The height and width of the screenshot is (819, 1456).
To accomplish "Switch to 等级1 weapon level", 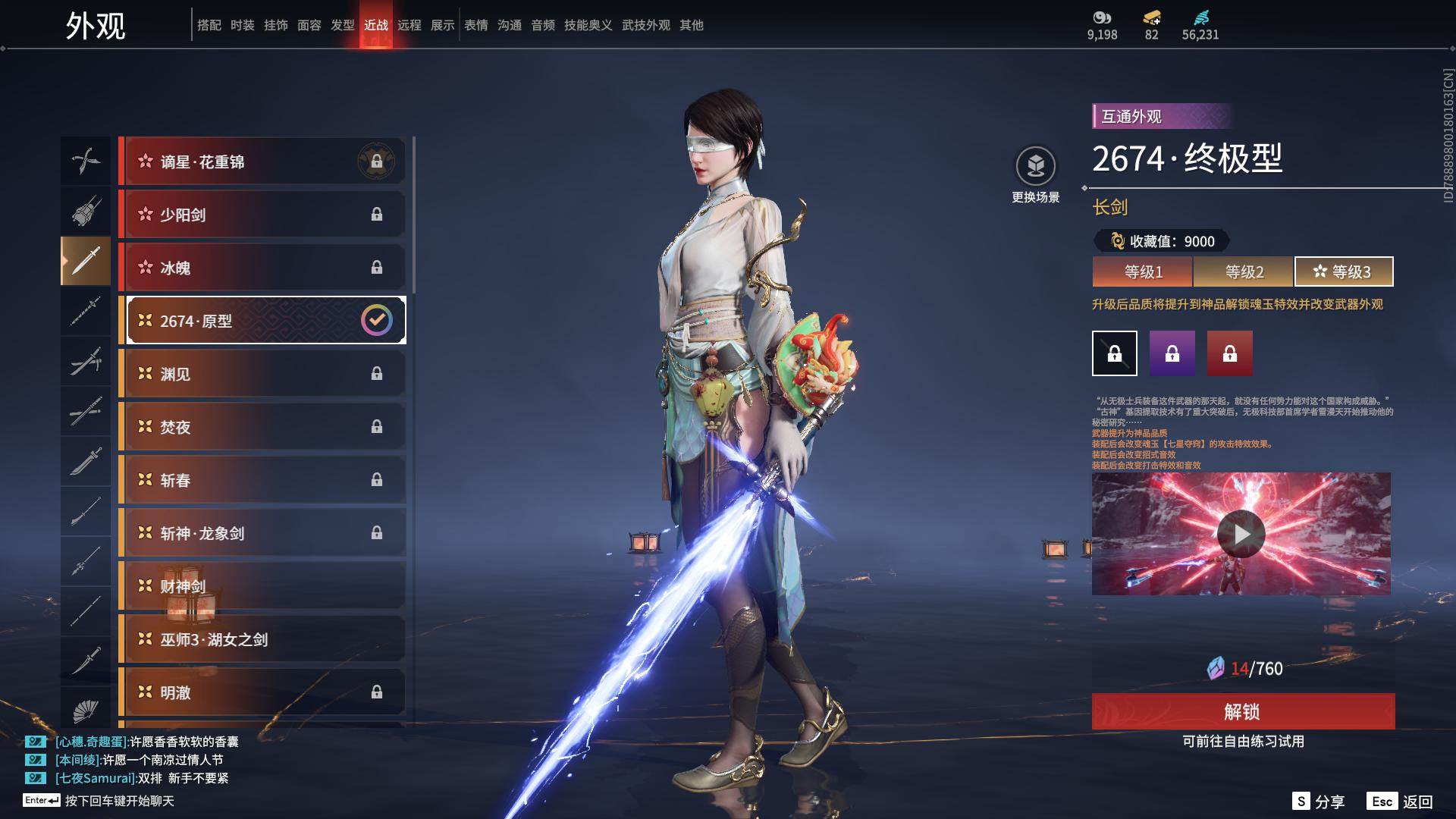I will pos(1143,271).
